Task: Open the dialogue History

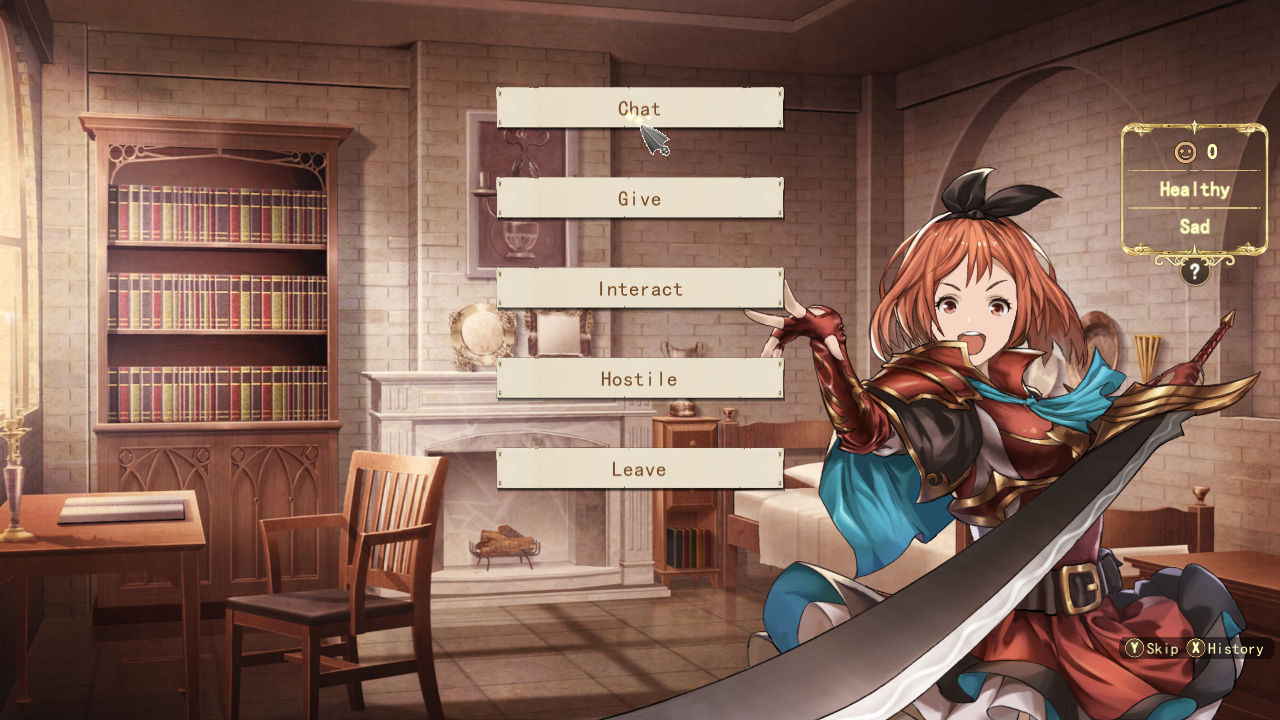Action: pos(1231,648)
